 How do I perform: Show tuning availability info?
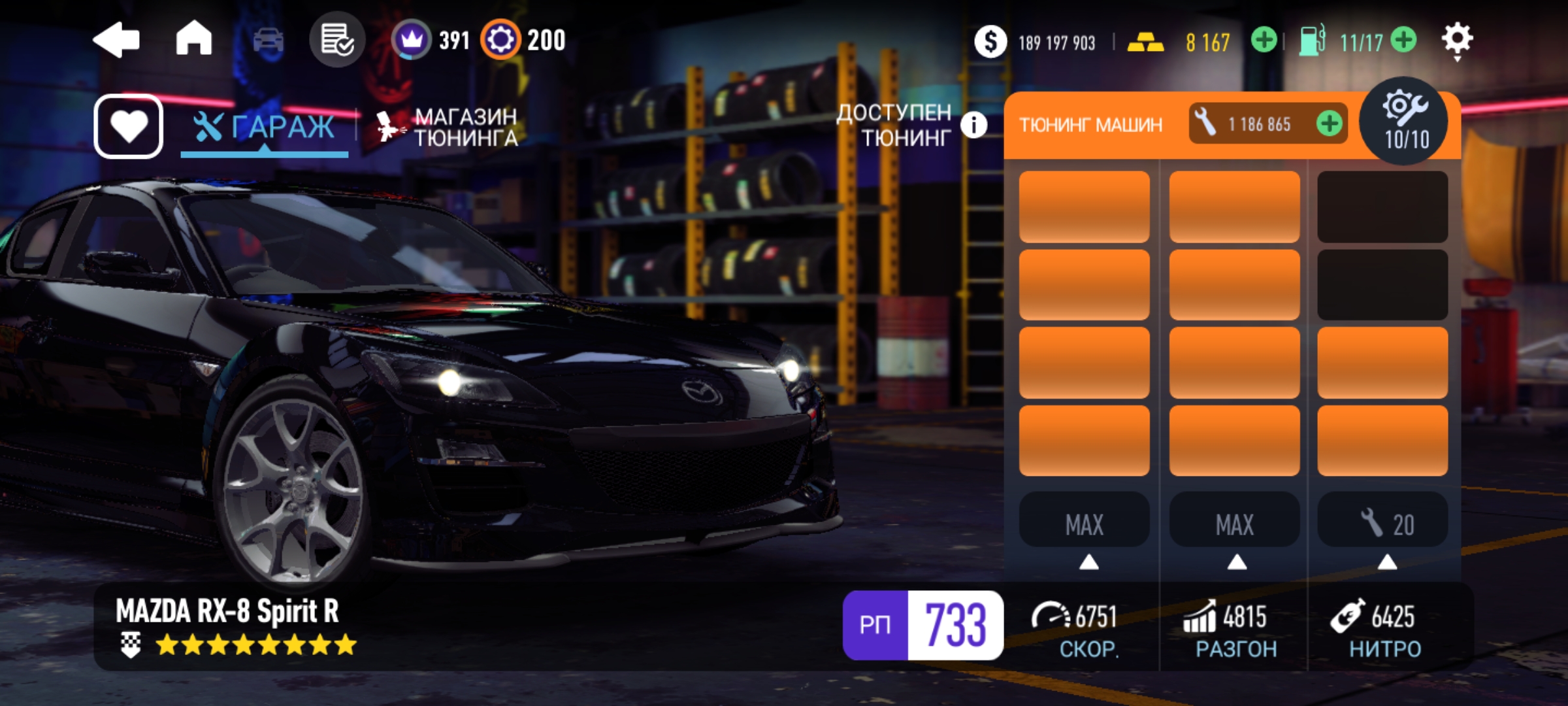click(973, 125)
